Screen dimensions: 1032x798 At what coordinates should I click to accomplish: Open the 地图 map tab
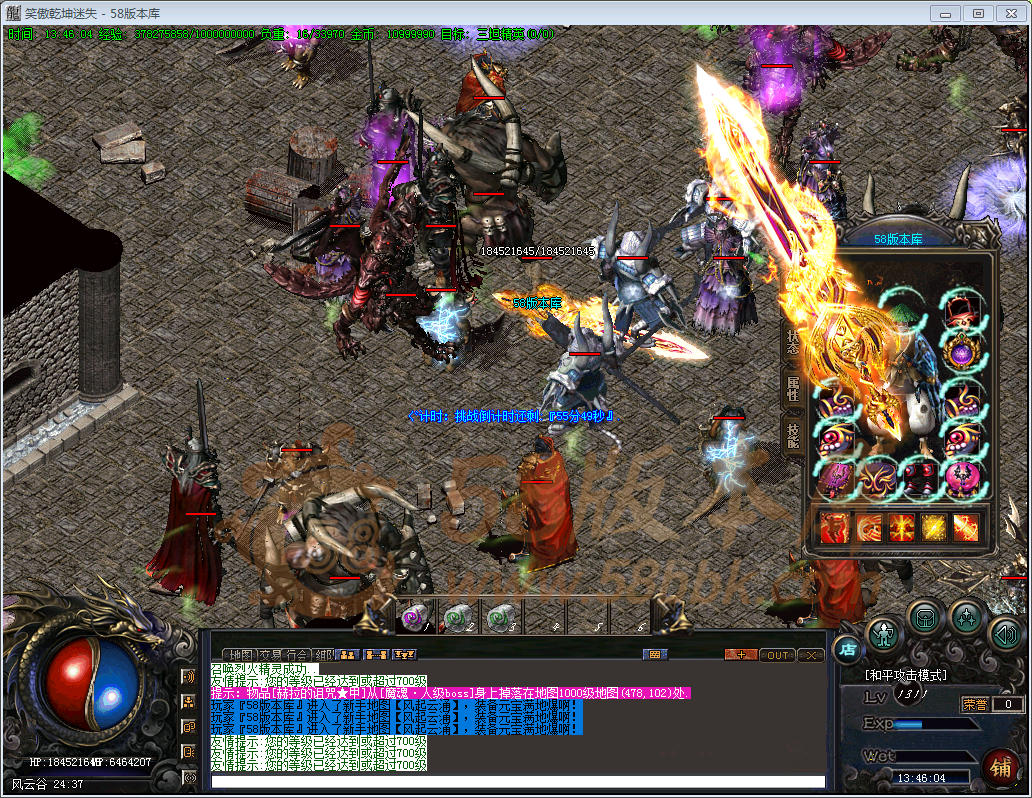point(243,655)
